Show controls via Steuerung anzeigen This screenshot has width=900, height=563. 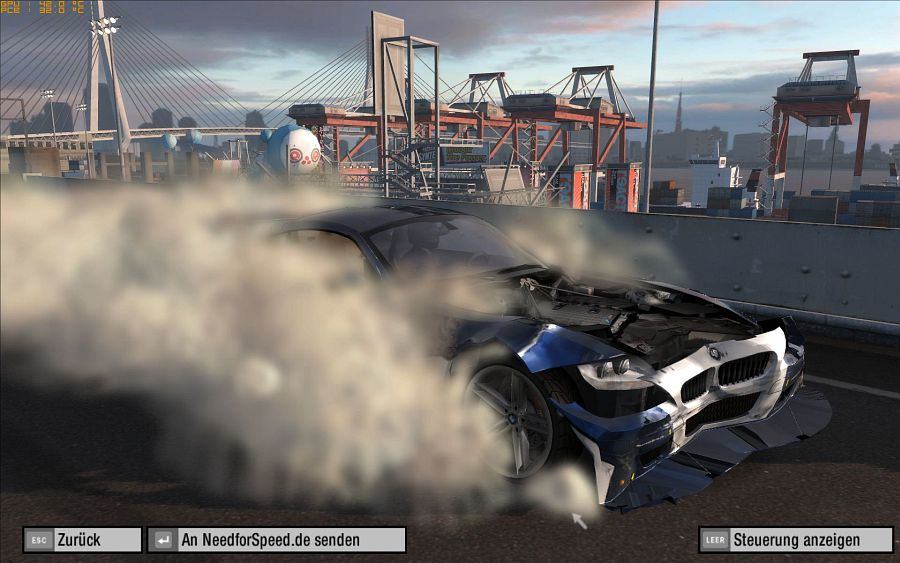click(x=795, y=540)
